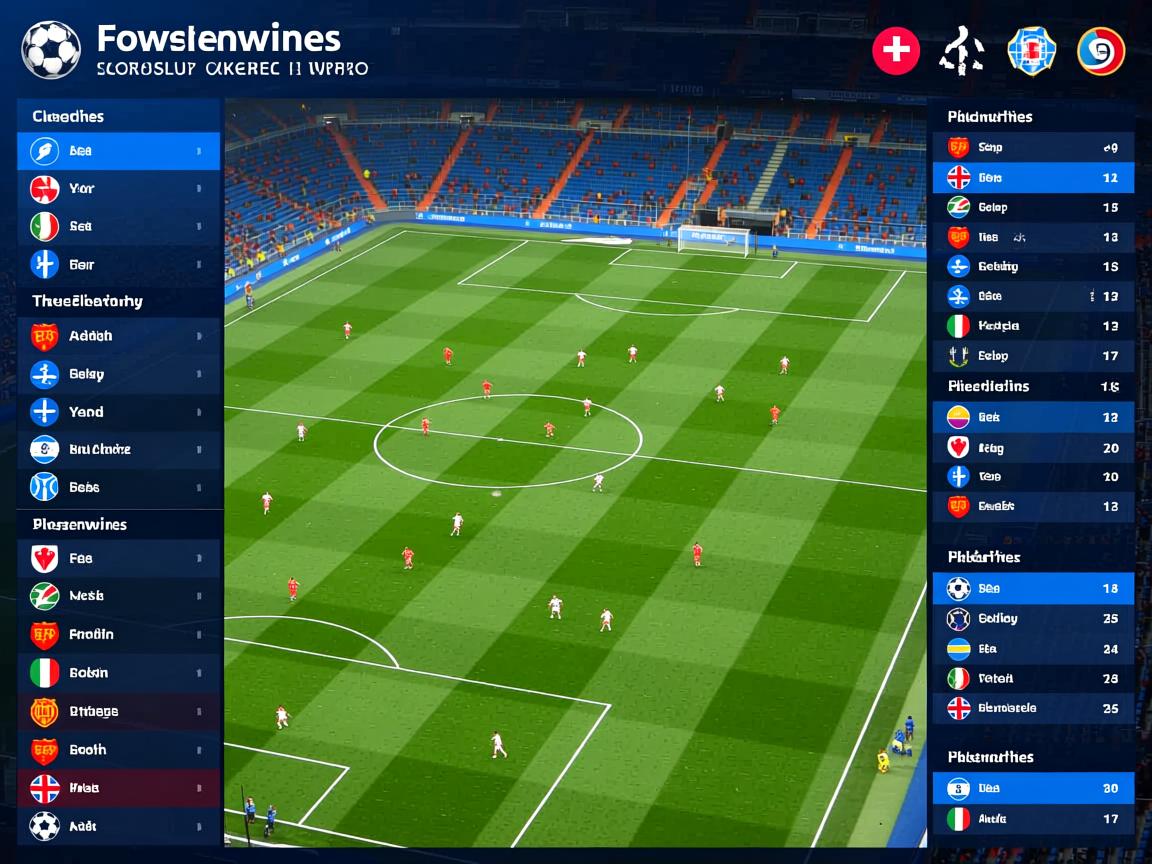Screen dimensions: 1152x864
Task: Select the Mesb team entry
Action: (x=118, y=596)
